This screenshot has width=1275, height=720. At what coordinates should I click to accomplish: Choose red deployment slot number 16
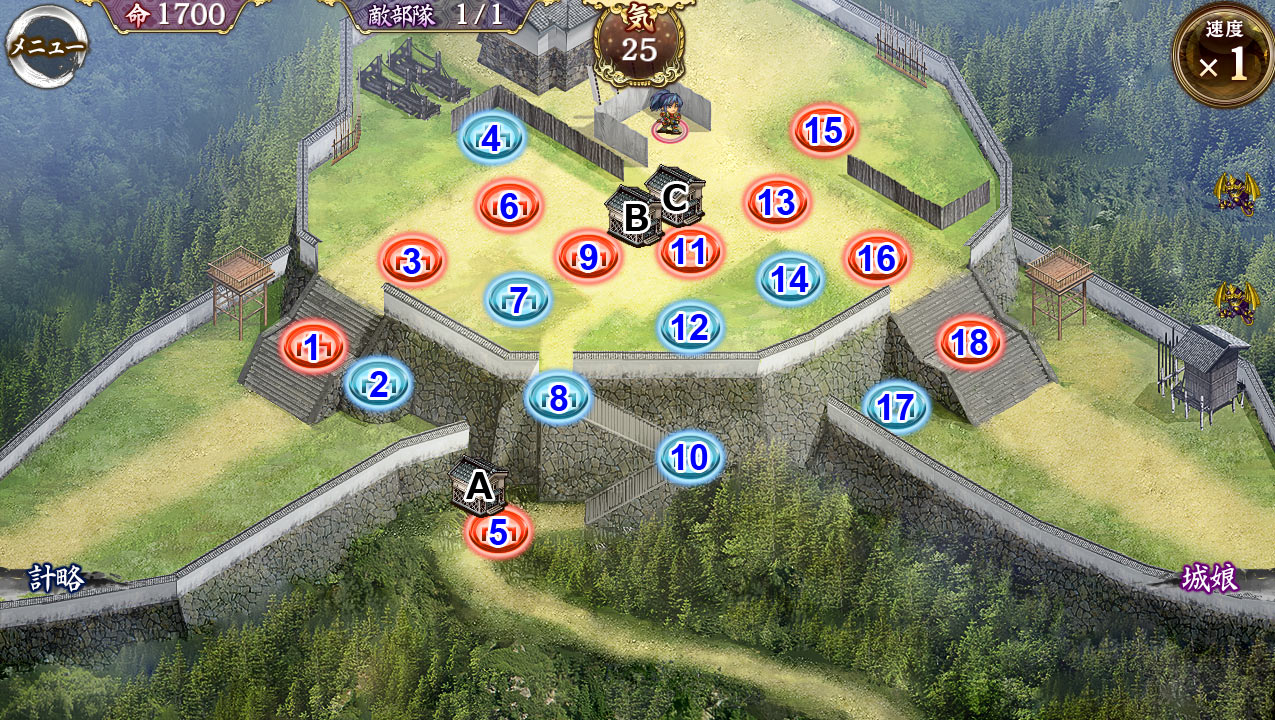(876, 259)
